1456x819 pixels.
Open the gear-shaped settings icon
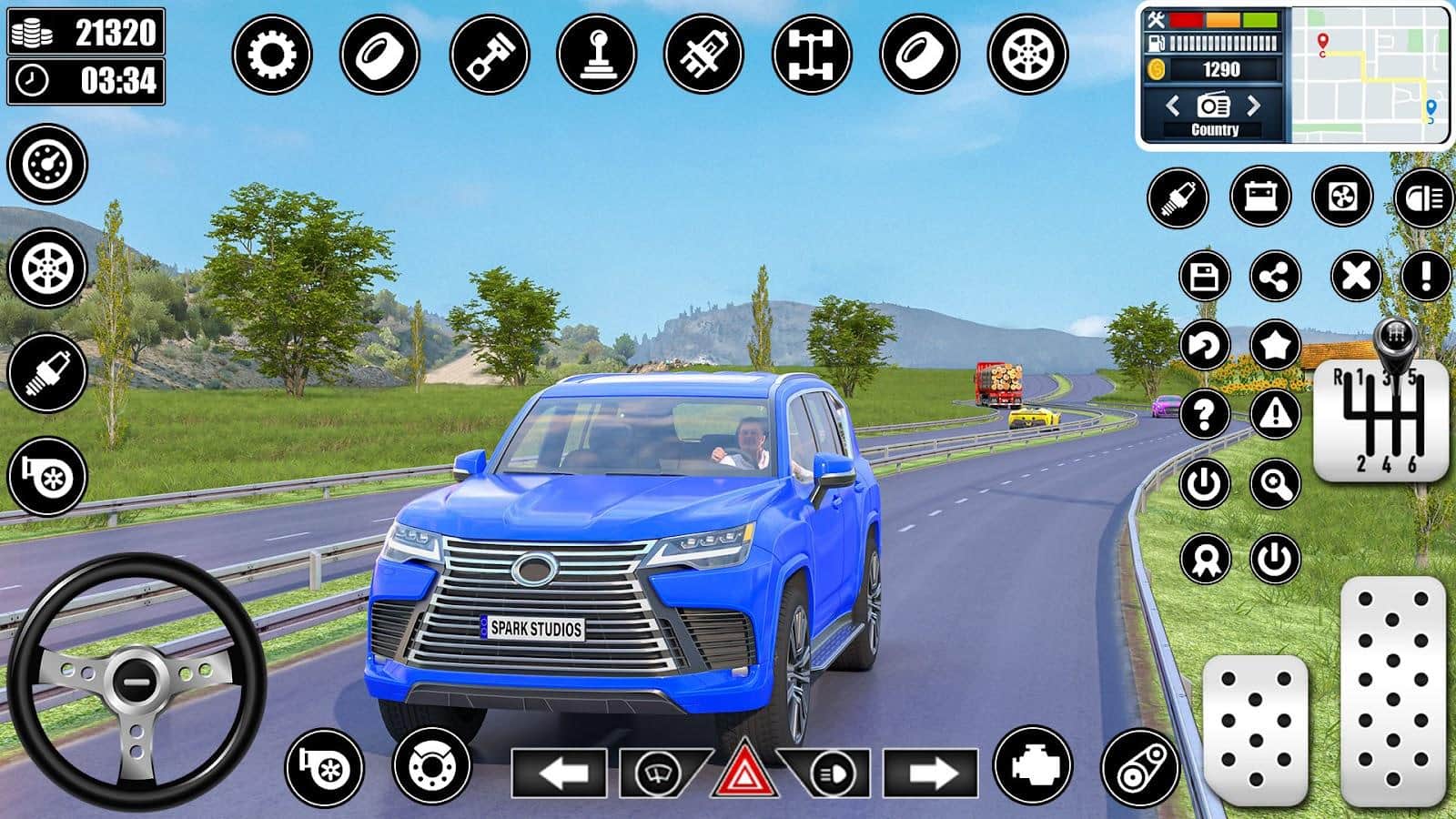(271, 54)
